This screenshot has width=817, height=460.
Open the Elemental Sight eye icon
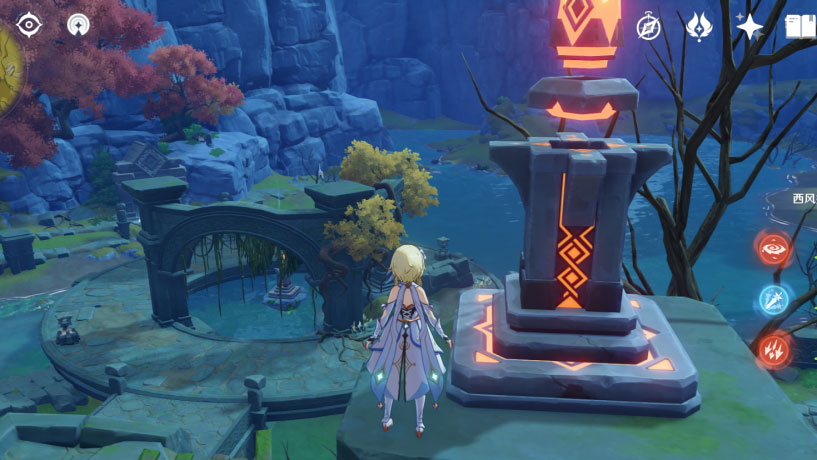click(x=29, y=24)
